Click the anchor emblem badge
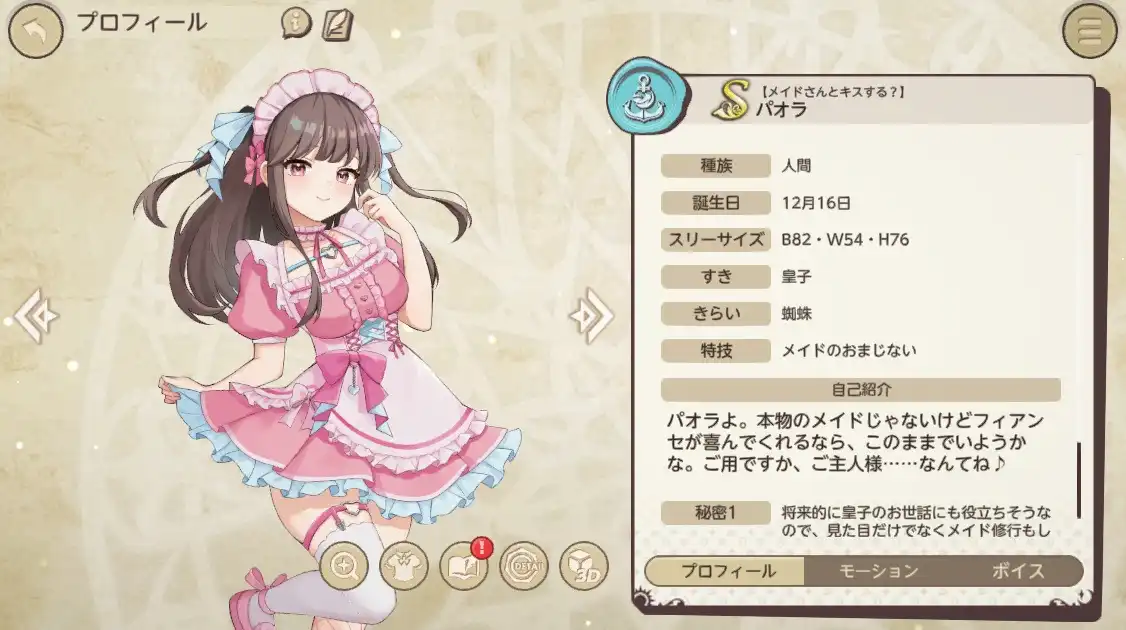The image size is (1126, 630). coord(641,93)
